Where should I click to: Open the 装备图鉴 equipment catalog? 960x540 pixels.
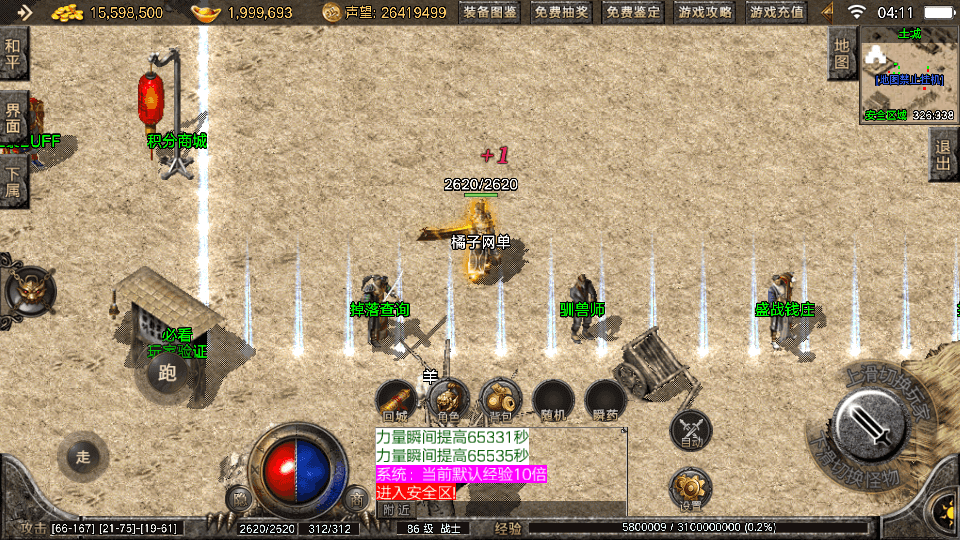pyautogui.click(x=491, y=13)
